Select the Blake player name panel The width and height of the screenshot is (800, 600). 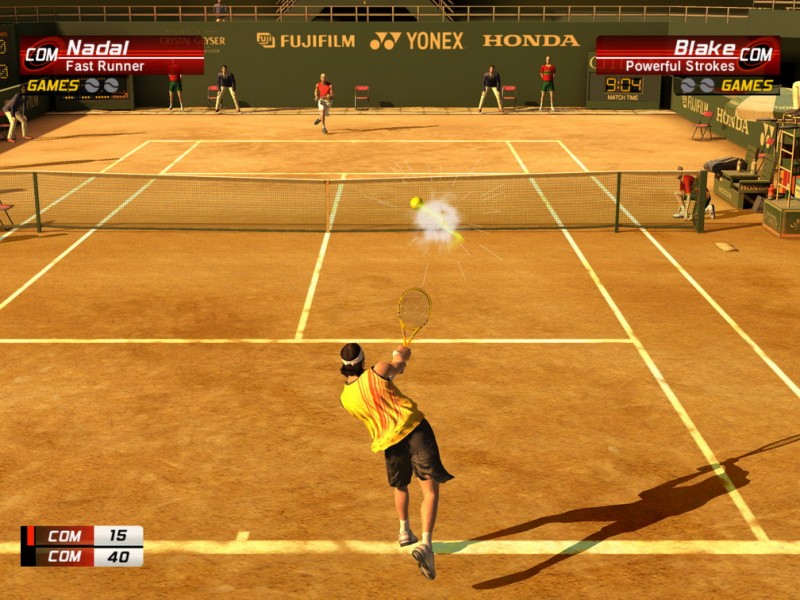(x=688, y=56)
